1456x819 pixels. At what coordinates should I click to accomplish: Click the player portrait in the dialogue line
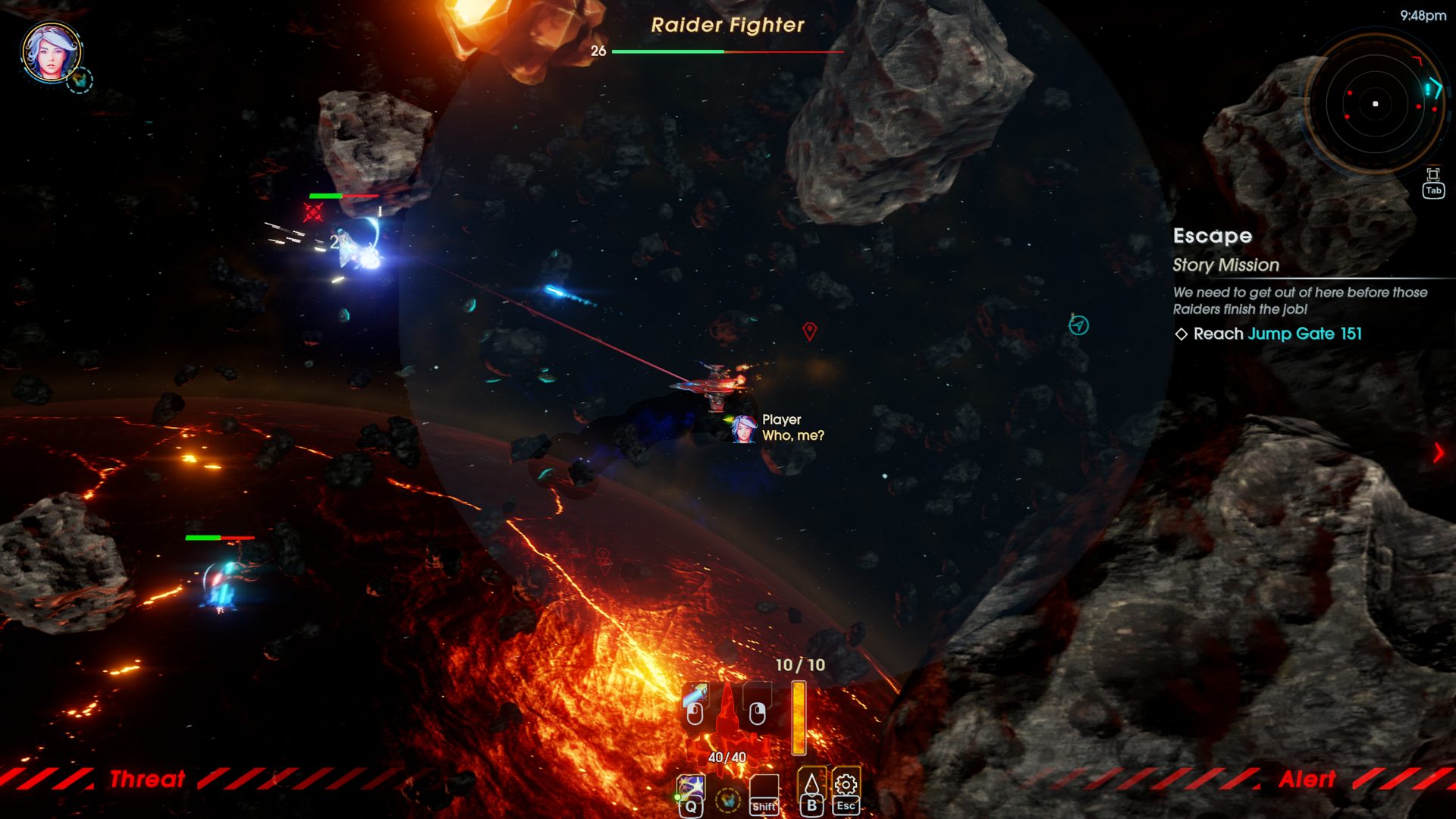[x=743, y=428]
